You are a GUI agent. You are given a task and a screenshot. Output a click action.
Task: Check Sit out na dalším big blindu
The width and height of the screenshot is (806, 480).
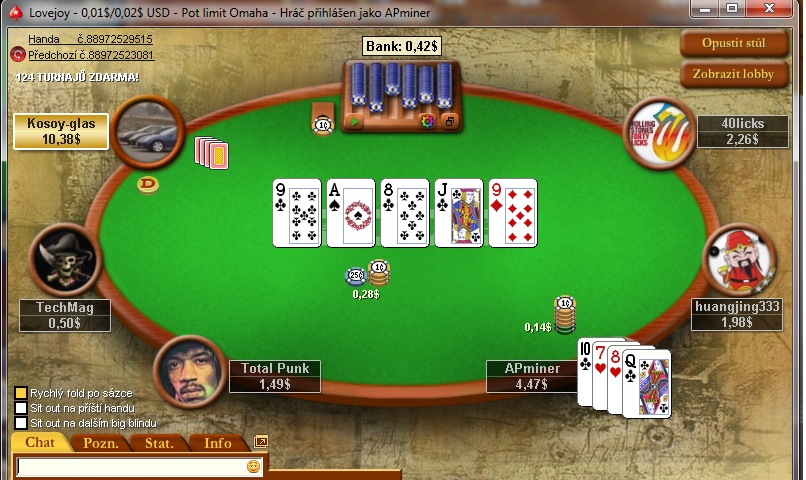coord(20,423)
